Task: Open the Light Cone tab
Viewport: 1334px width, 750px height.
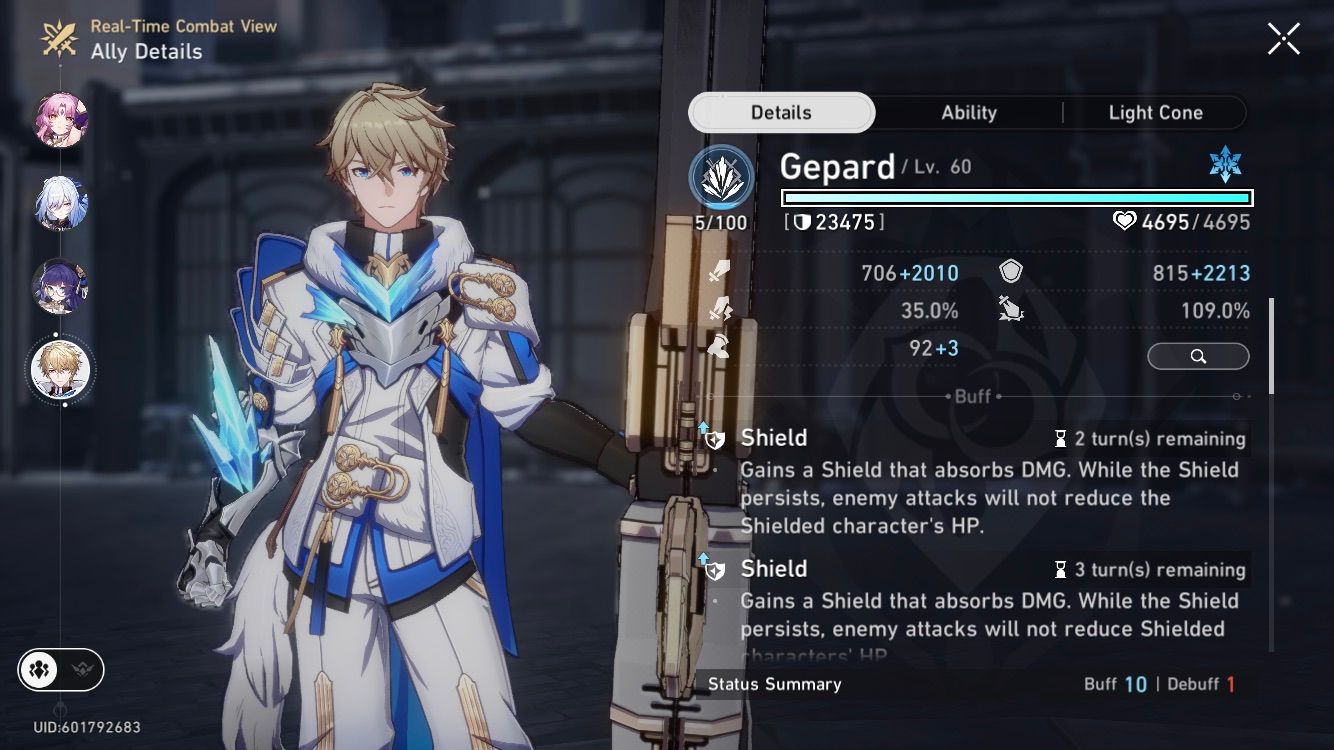Action: 1156,112
